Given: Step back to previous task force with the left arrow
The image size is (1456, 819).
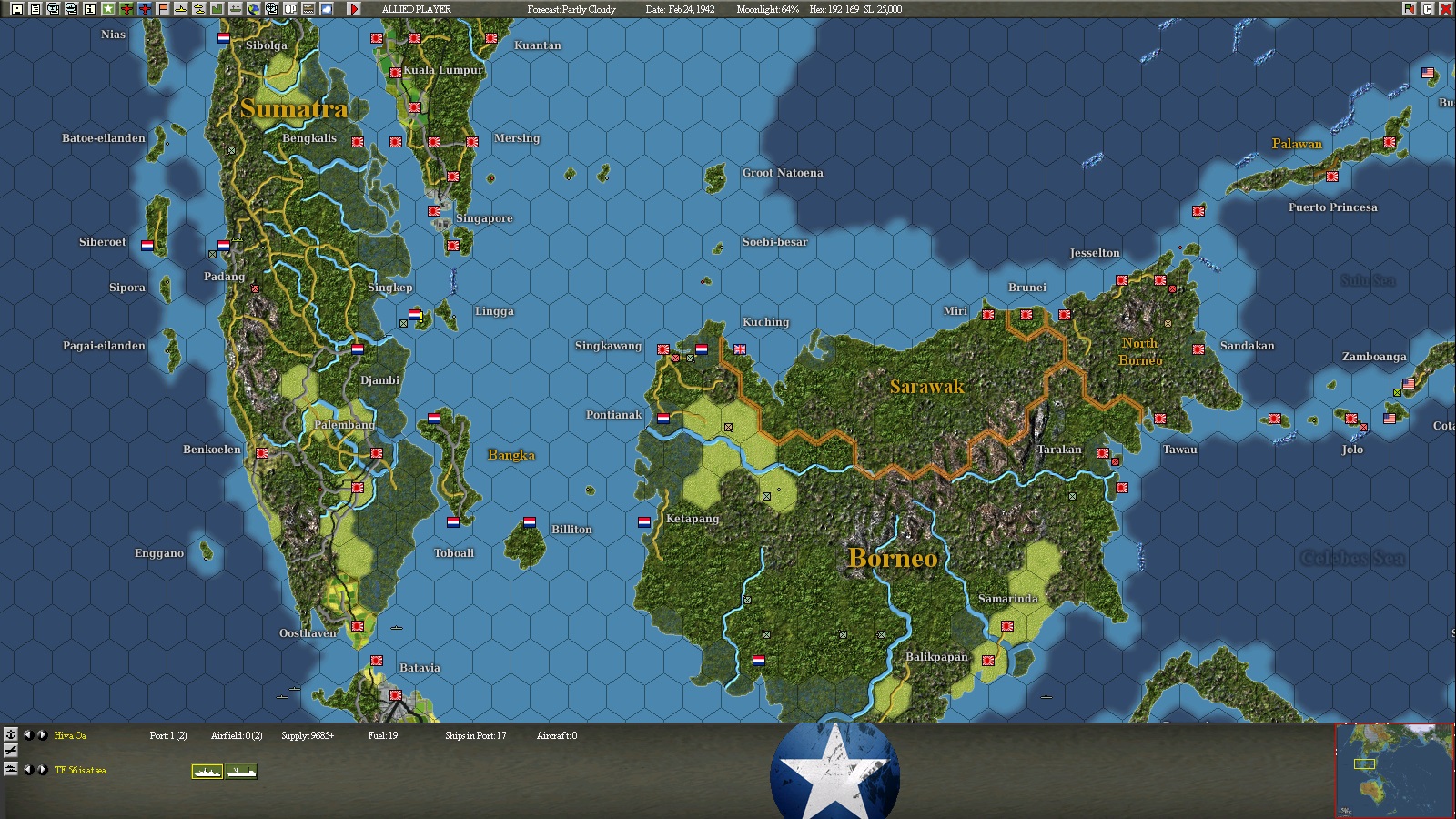Looking at the screenshot, I should point(30,771).
